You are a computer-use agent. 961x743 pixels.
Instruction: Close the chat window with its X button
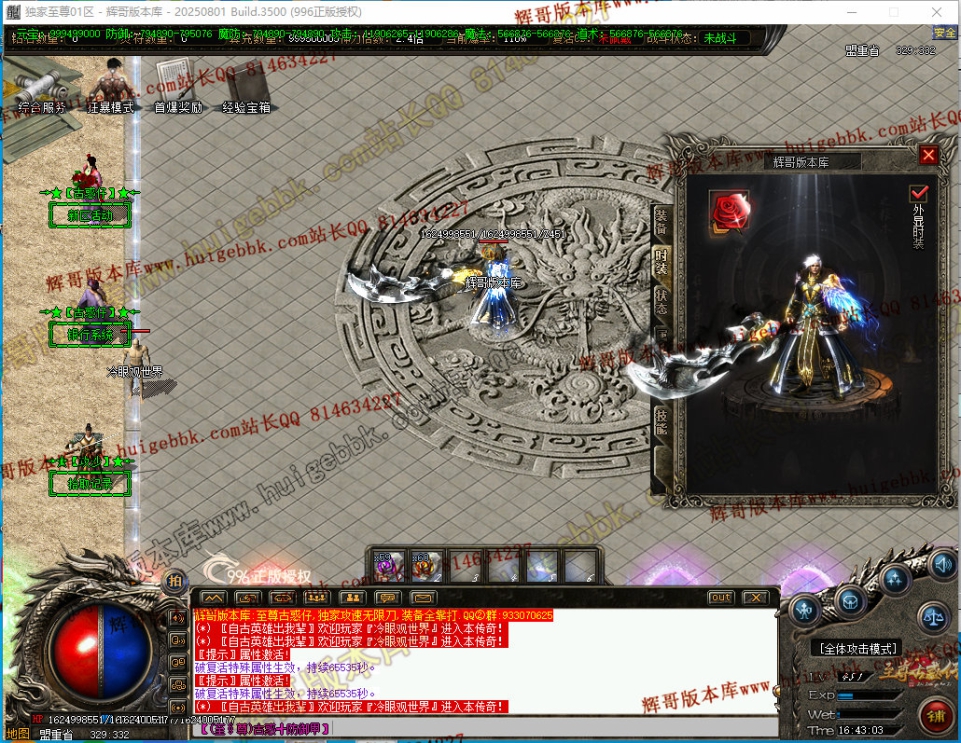[x=755, y=597]
